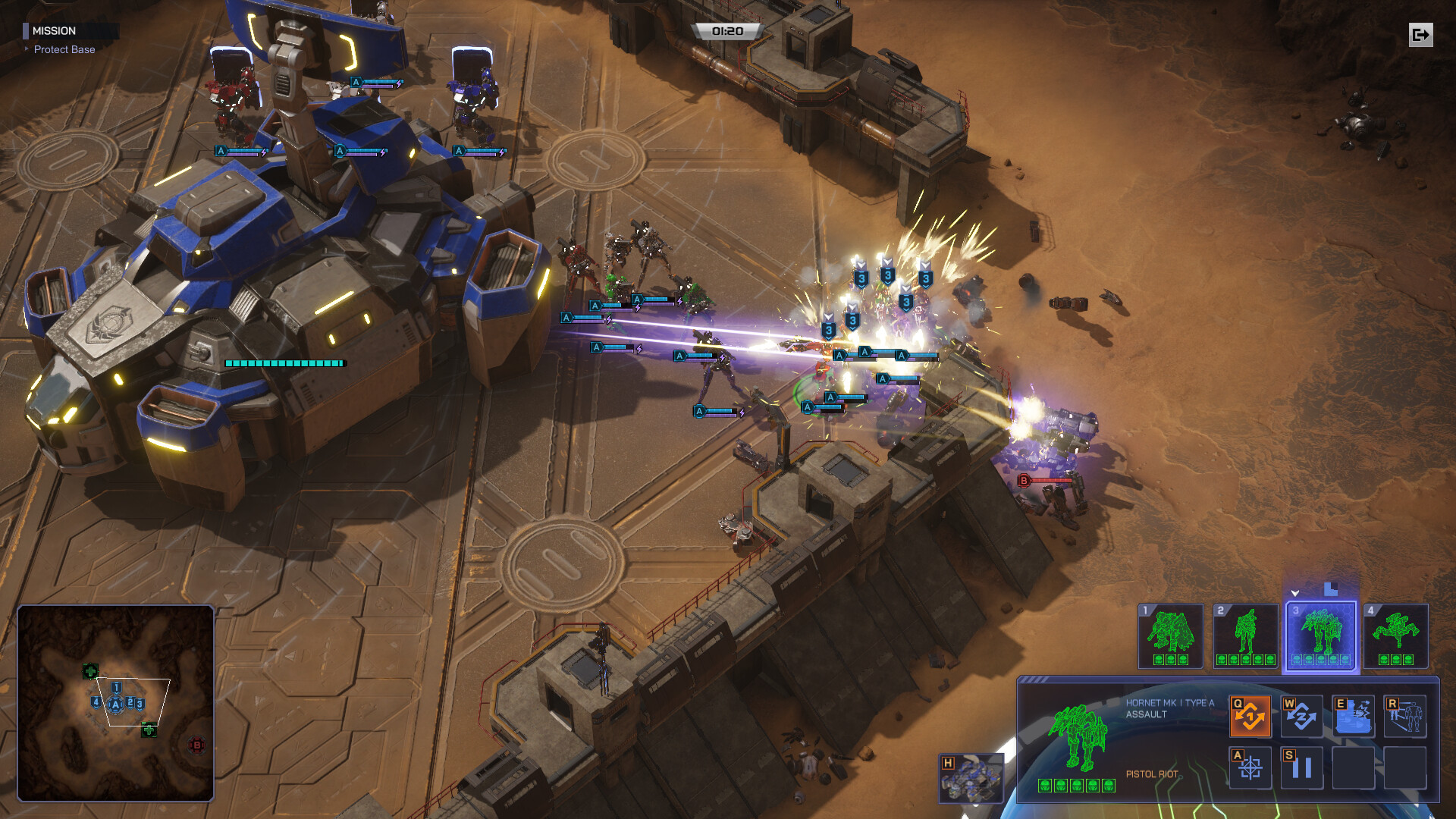Click the chevron next to Protect Base objective
The width and height of the screenshot is (1456, 819).
[x=27, y=49]
